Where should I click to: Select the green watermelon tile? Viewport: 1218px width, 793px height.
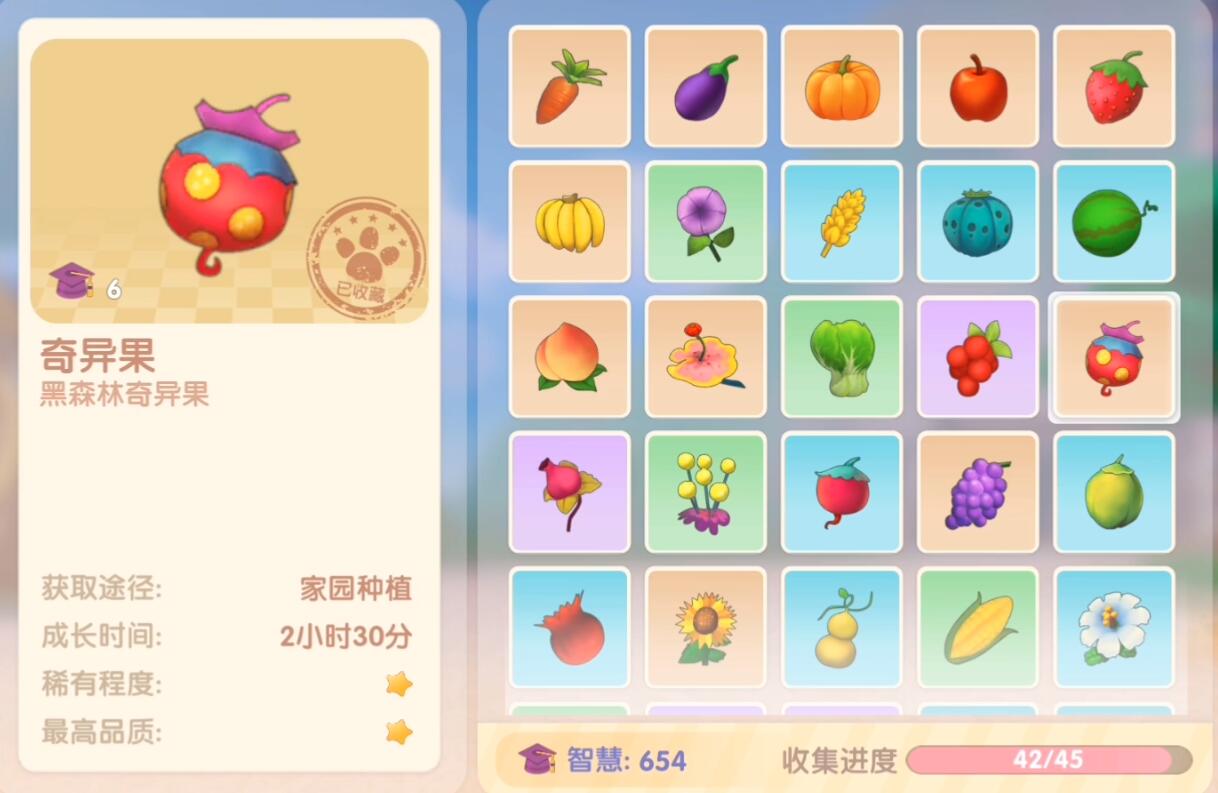(1113, 222)
